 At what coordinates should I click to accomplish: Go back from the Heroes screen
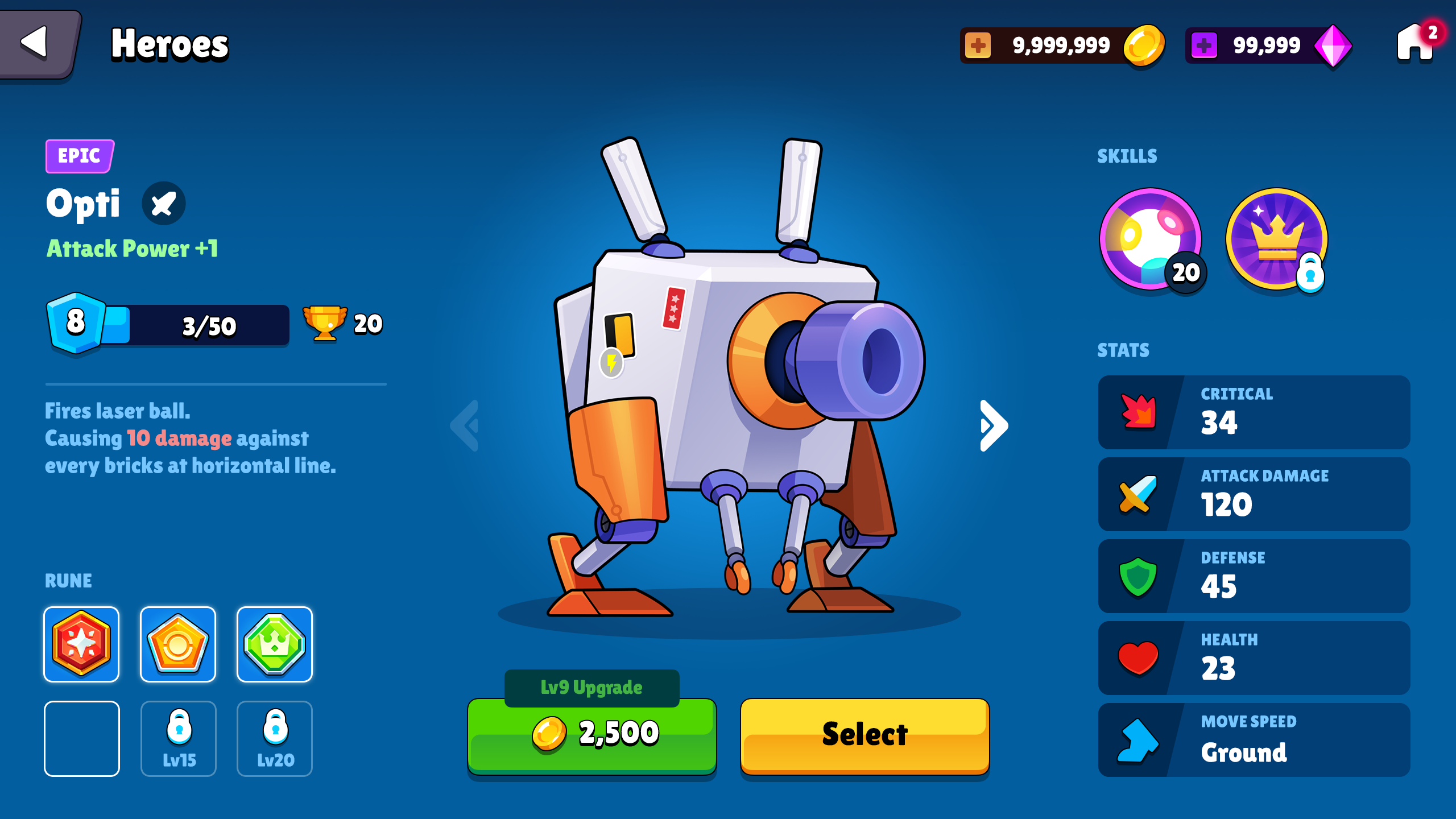(38, 43)
